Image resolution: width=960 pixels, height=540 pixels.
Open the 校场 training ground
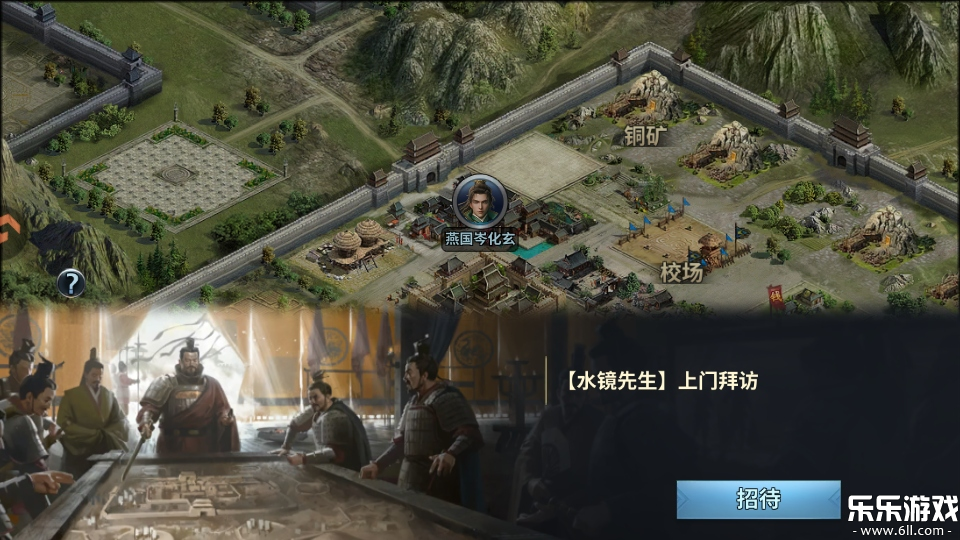tap(681, 271)
